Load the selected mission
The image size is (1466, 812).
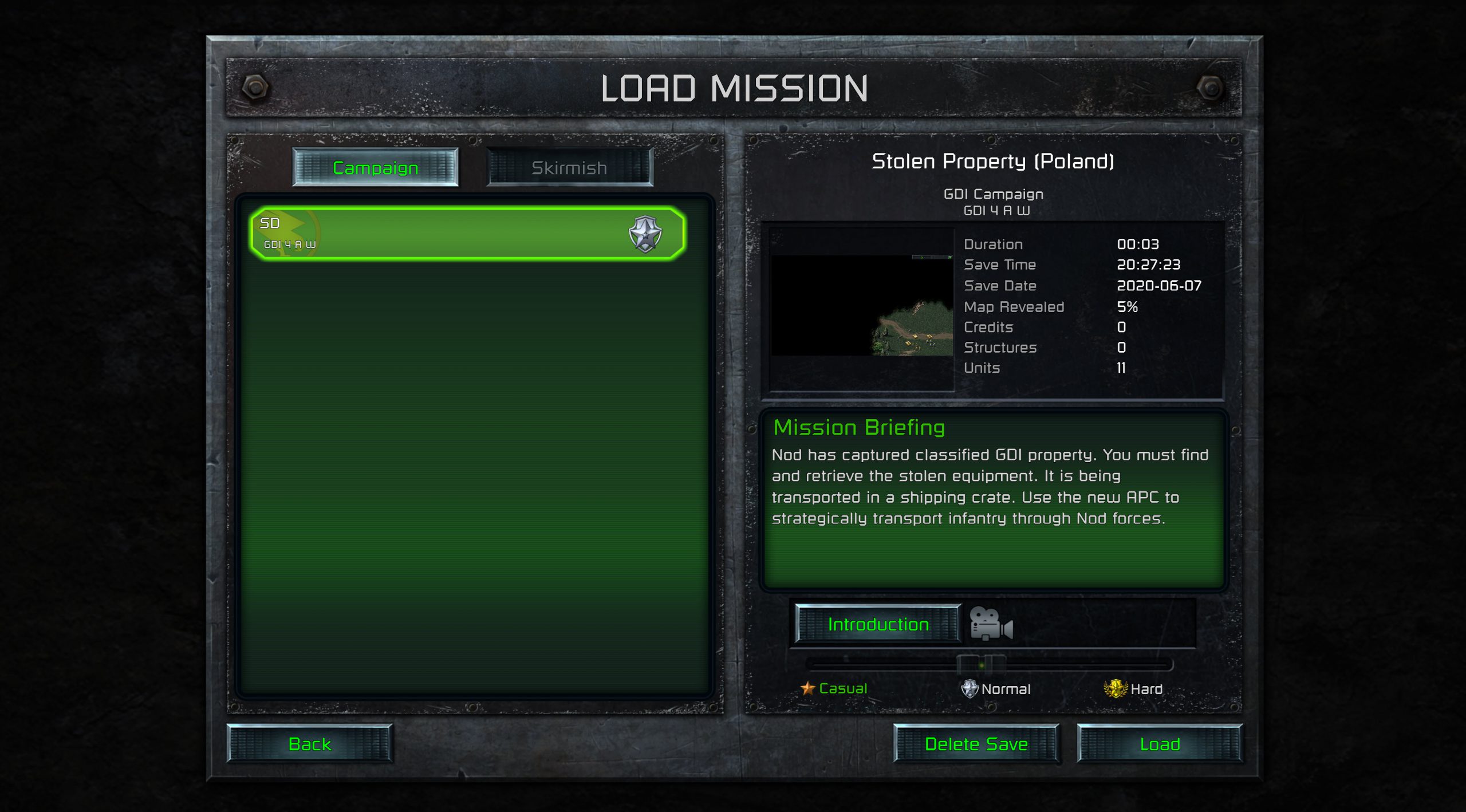click(1160, 744)
